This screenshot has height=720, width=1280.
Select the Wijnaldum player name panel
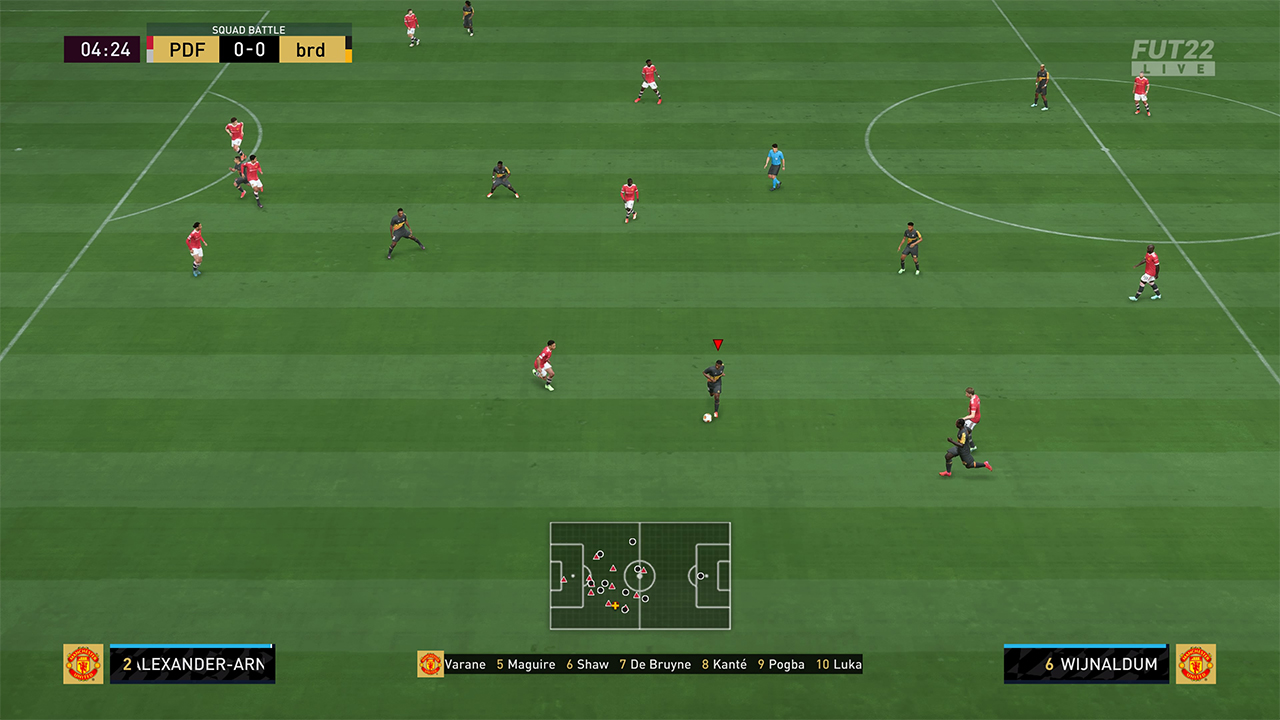point(1086,664)
